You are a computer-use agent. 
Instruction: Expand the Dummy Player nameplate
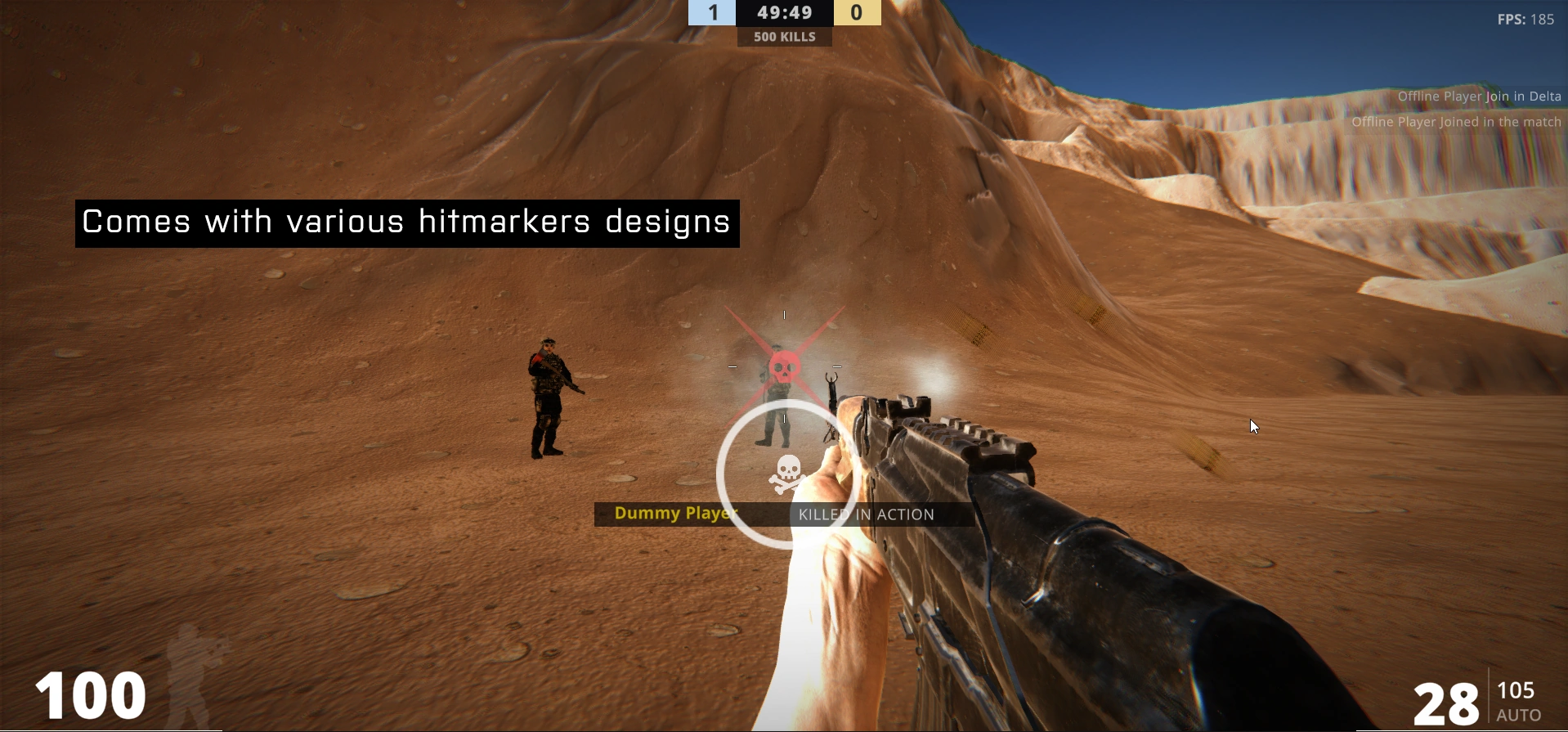[x=675, y=513]
